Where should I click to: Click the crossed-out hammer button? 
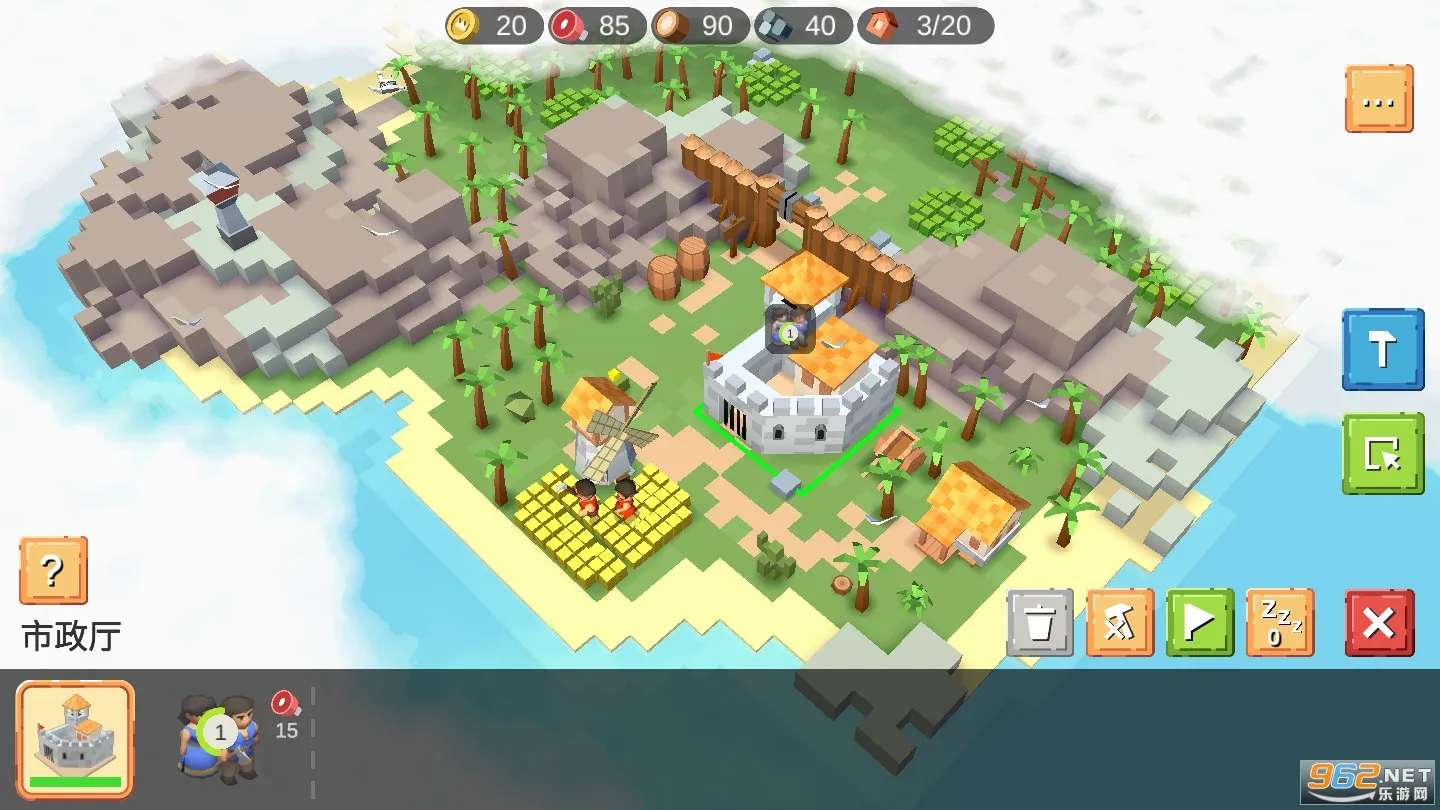point(1120,623)
